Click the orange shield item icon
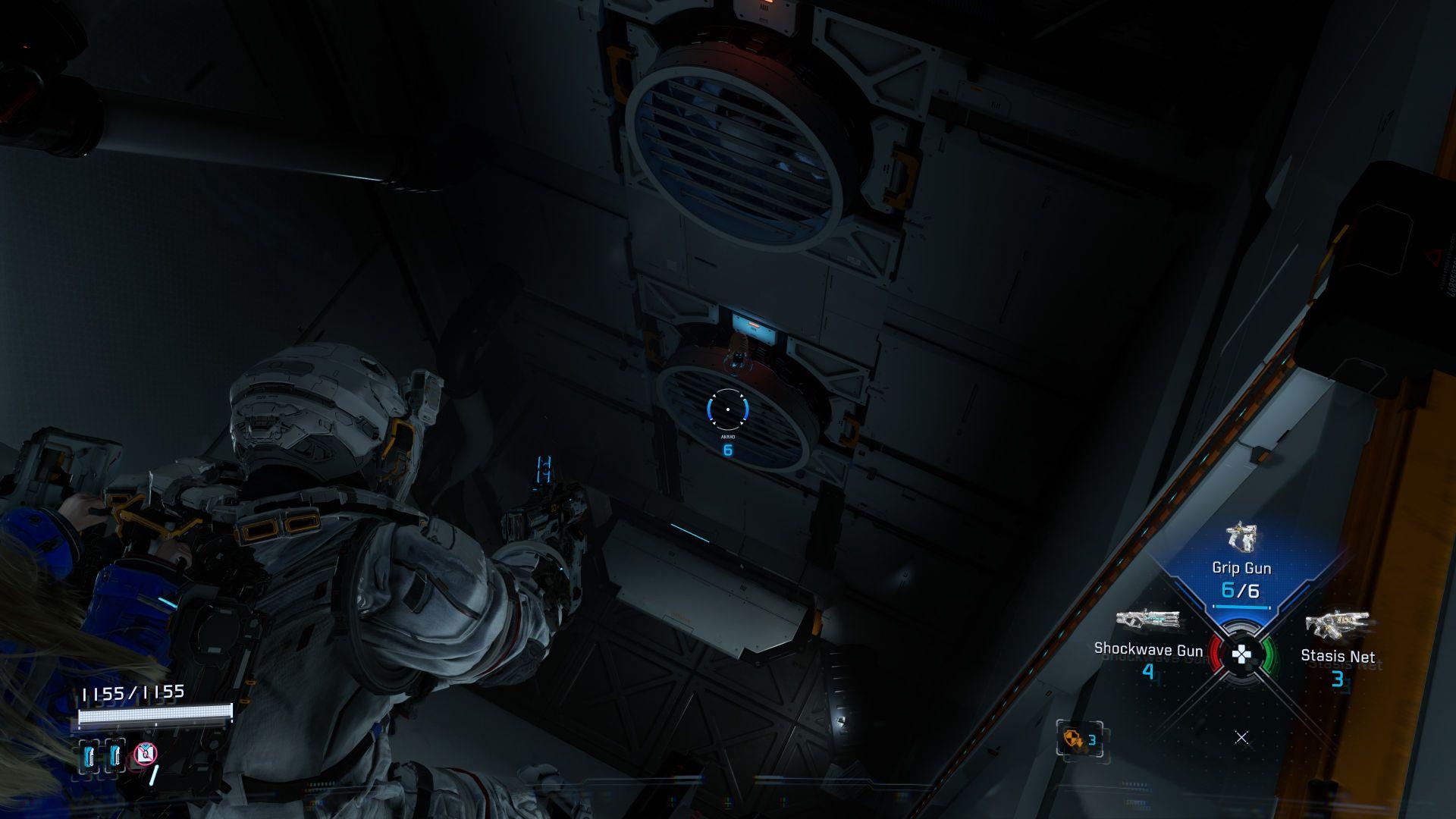Screen dimensions: 1456x819 pyautogui.click(x=1074, y=739)
